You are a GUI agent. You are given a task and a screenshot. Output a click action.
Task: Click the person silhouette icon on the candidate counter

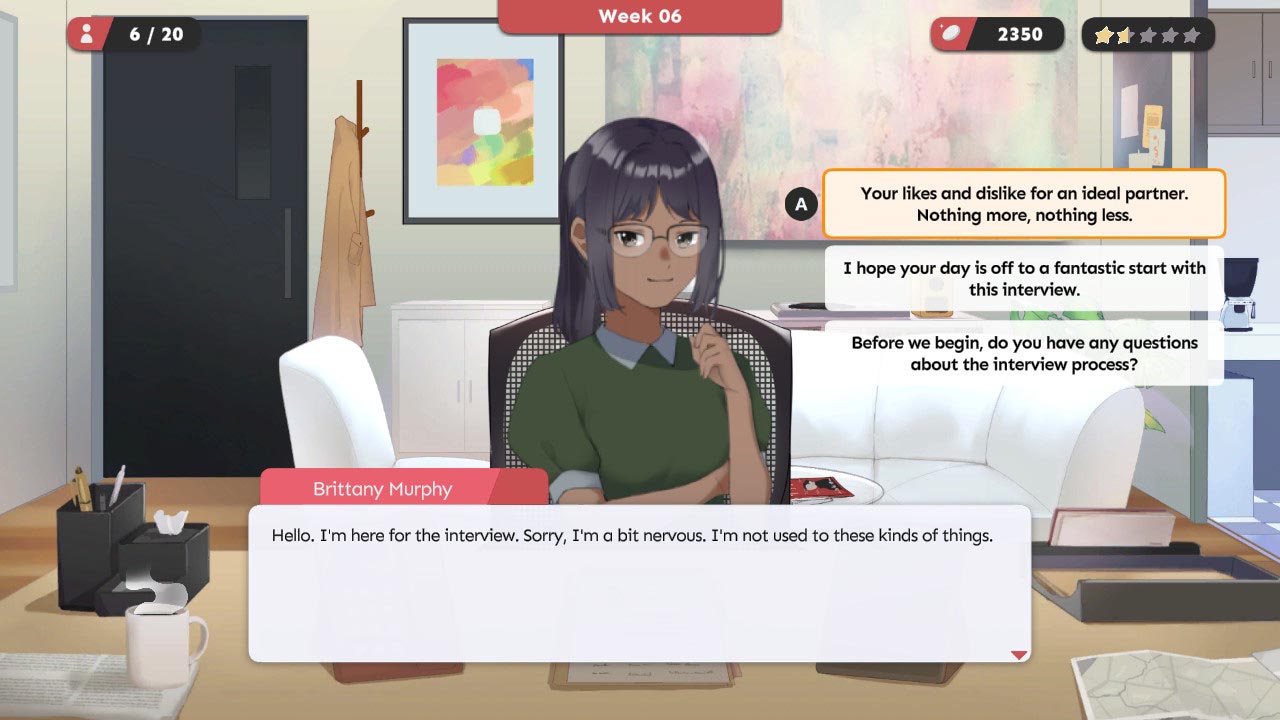(x=88, y=33)
